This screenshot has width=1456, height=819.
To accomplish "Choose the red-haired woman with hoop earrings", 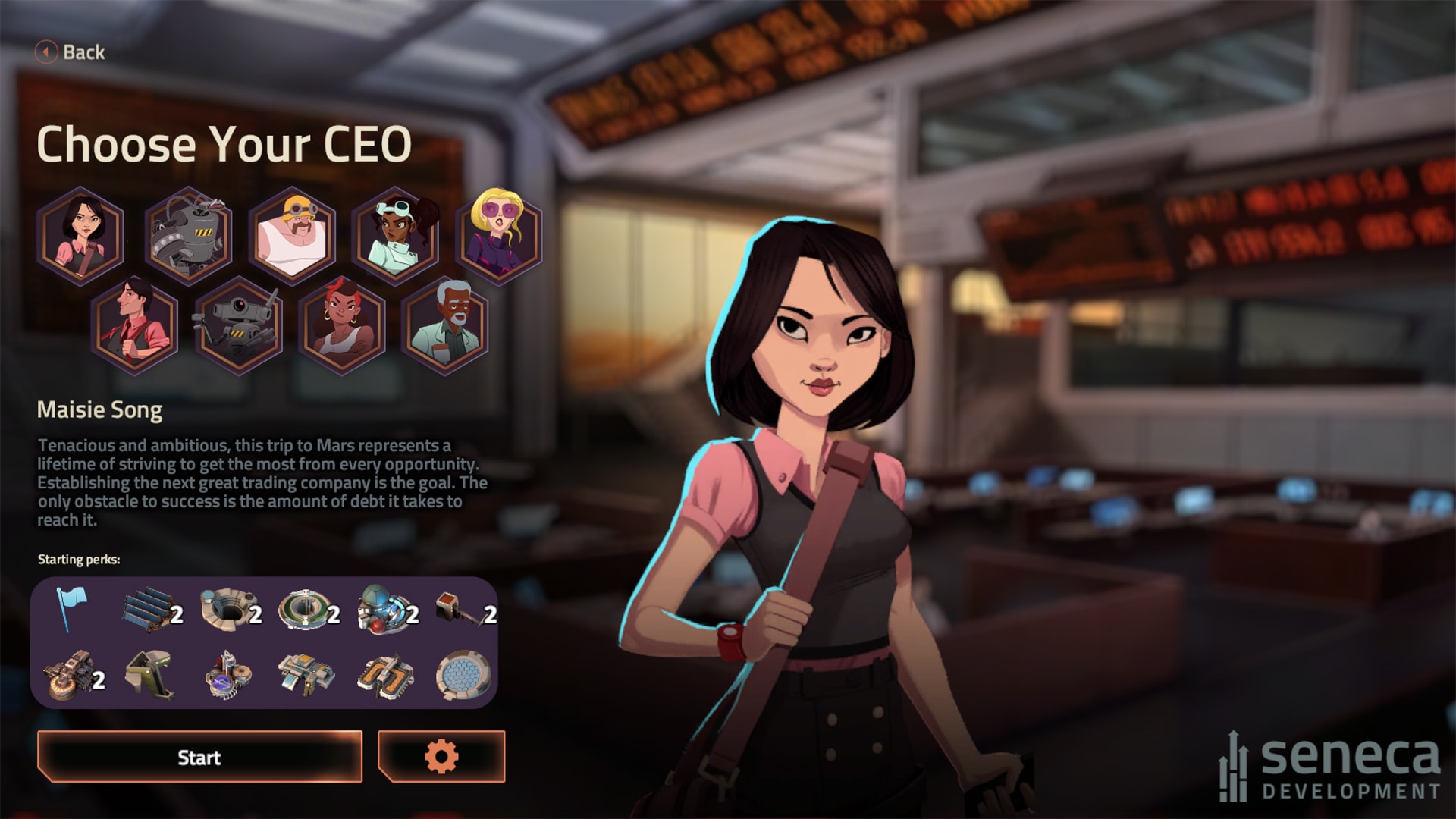I will tap(342, 325).
